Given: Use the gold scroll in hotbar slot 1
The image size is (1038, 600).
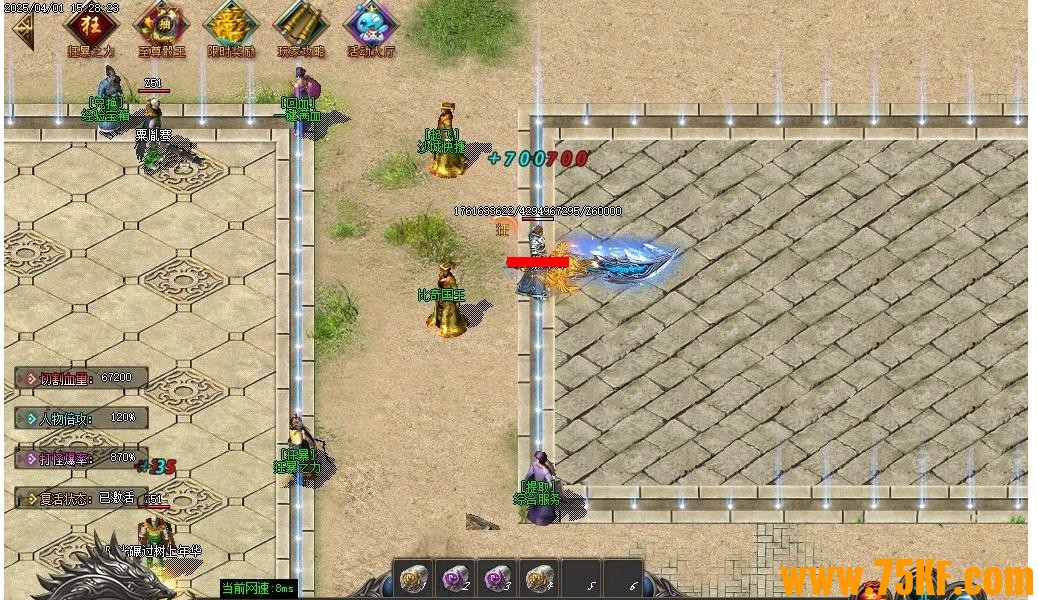Looking at the screenshot, I should tap(412, 579).
